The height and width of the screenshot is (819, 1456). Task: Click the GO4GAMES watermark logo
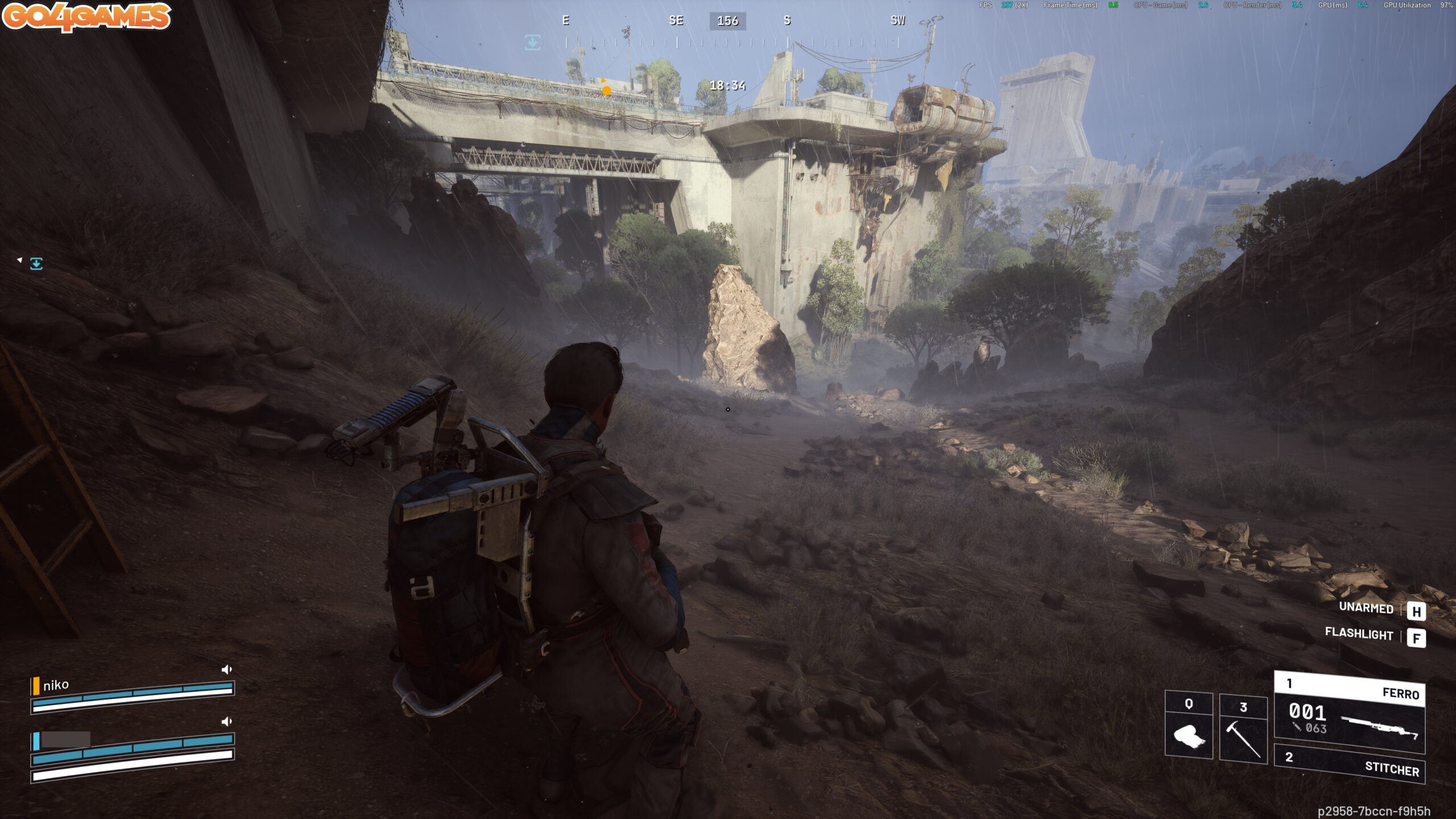pyautogui.click(x=86, y=16)
